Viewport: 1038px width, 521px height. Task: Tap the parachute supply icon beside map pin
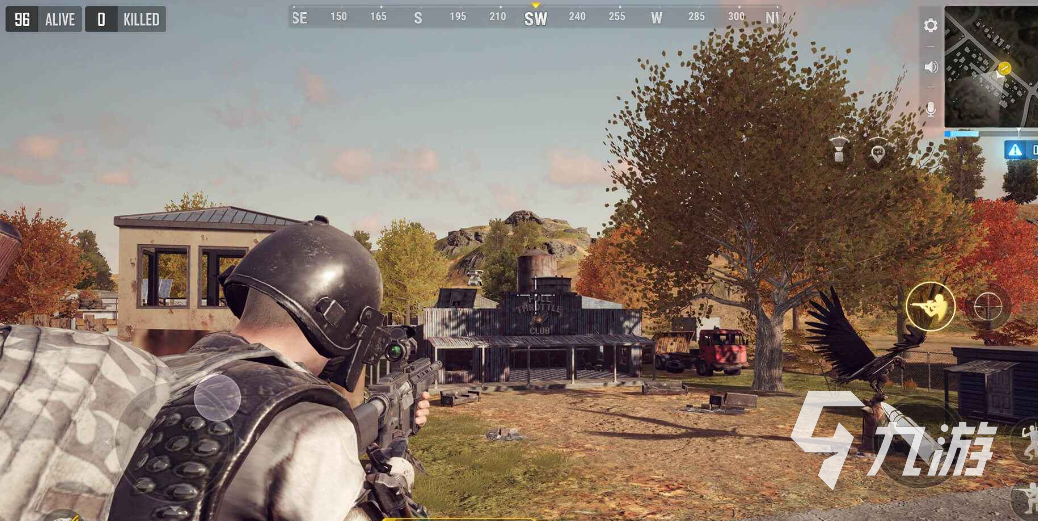click(840, 151)
